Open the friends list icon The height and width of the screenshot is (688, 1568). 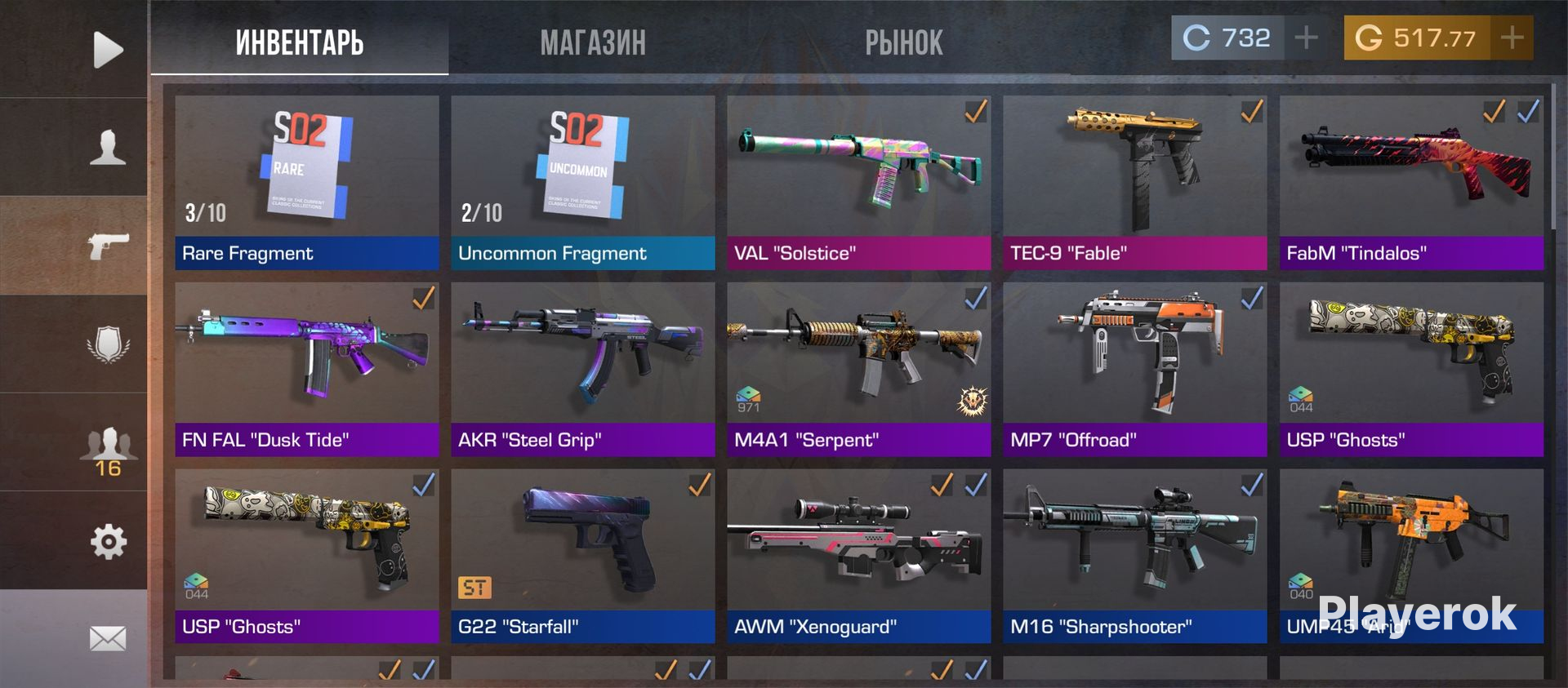tap(108, 451)
